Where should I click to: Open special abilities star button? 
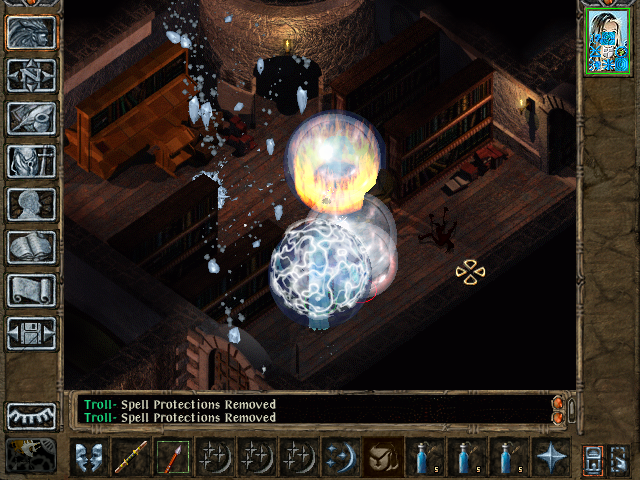551,456
